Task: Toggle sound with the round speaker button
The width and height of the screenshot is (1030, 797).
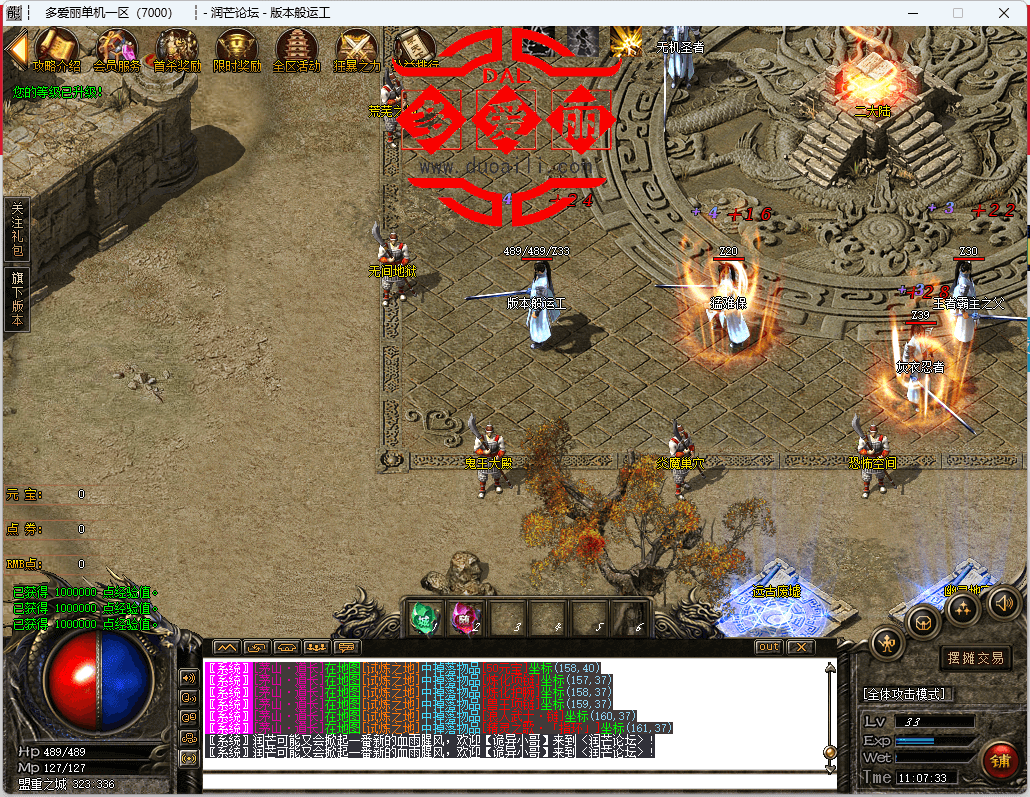Action: [1003, 602]
